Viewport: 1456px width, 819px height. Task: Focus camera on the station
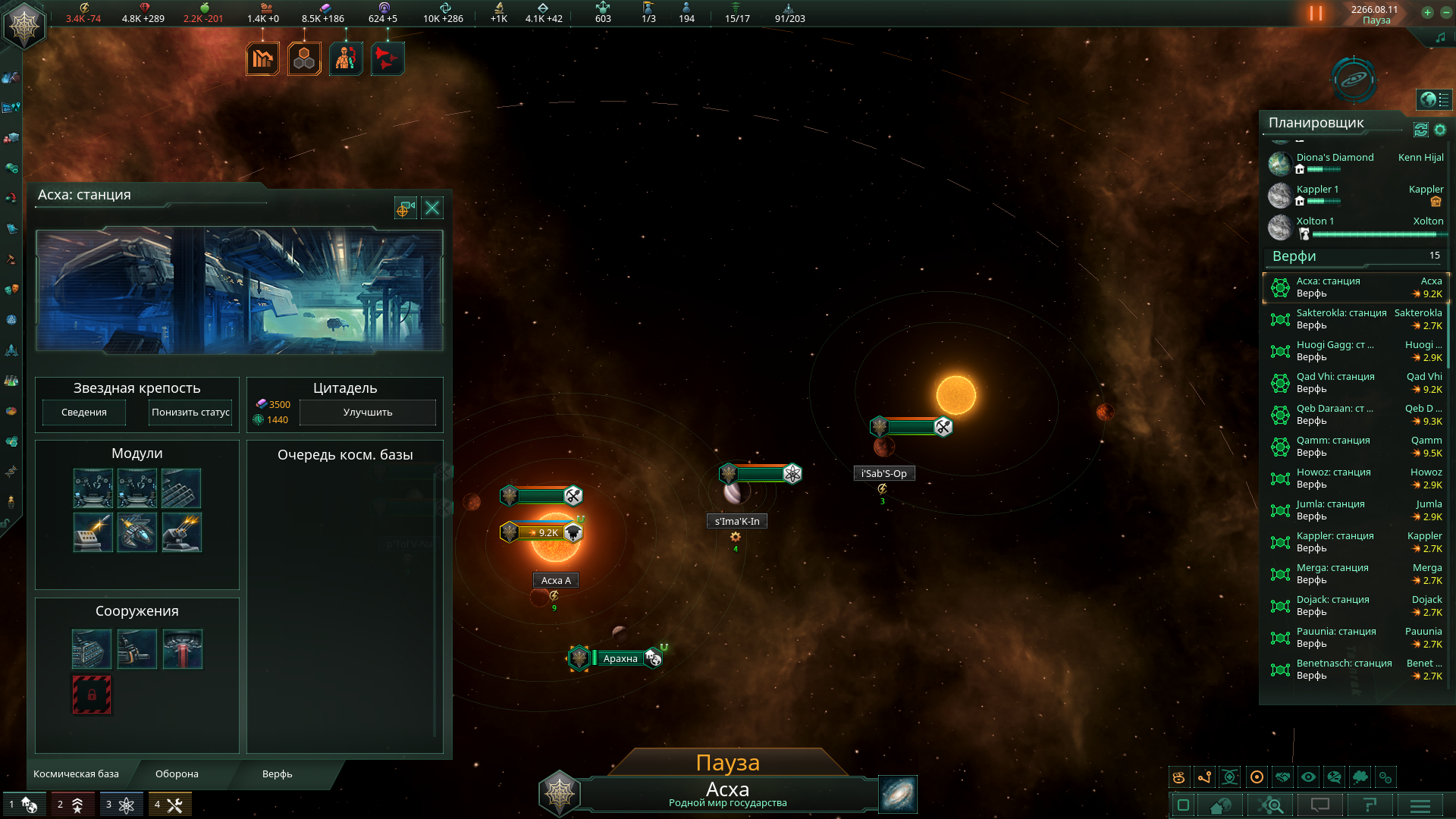[406, 209]
